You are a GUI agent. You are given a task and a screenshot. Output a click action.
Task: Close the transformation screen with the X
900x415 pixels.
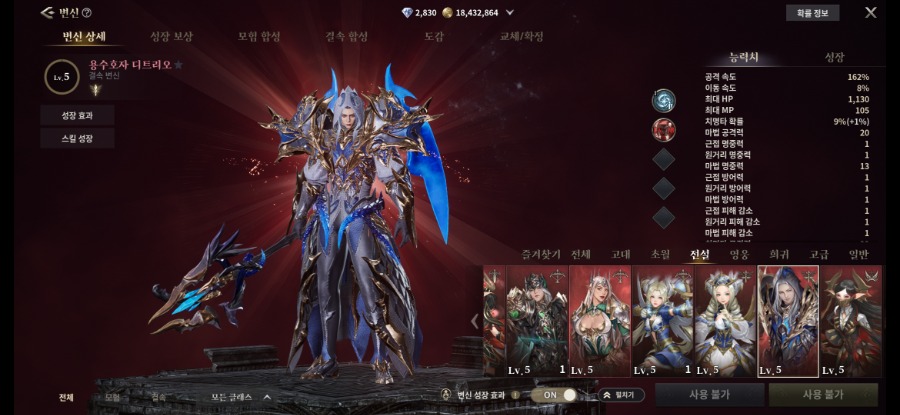coord(870,13)
